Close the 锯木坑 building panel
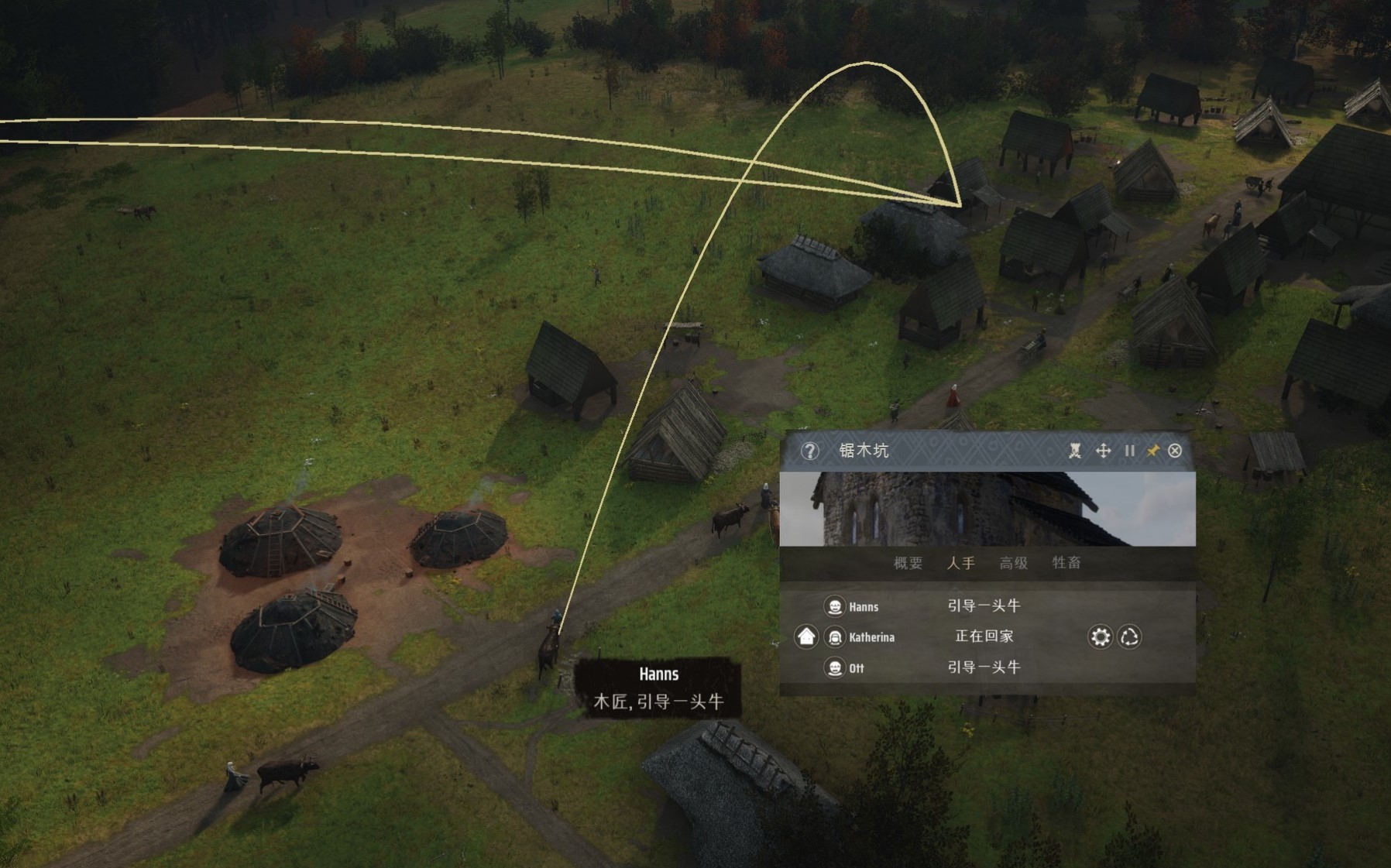This screenshot has height=868, width=1391. tap(1175, 451)
